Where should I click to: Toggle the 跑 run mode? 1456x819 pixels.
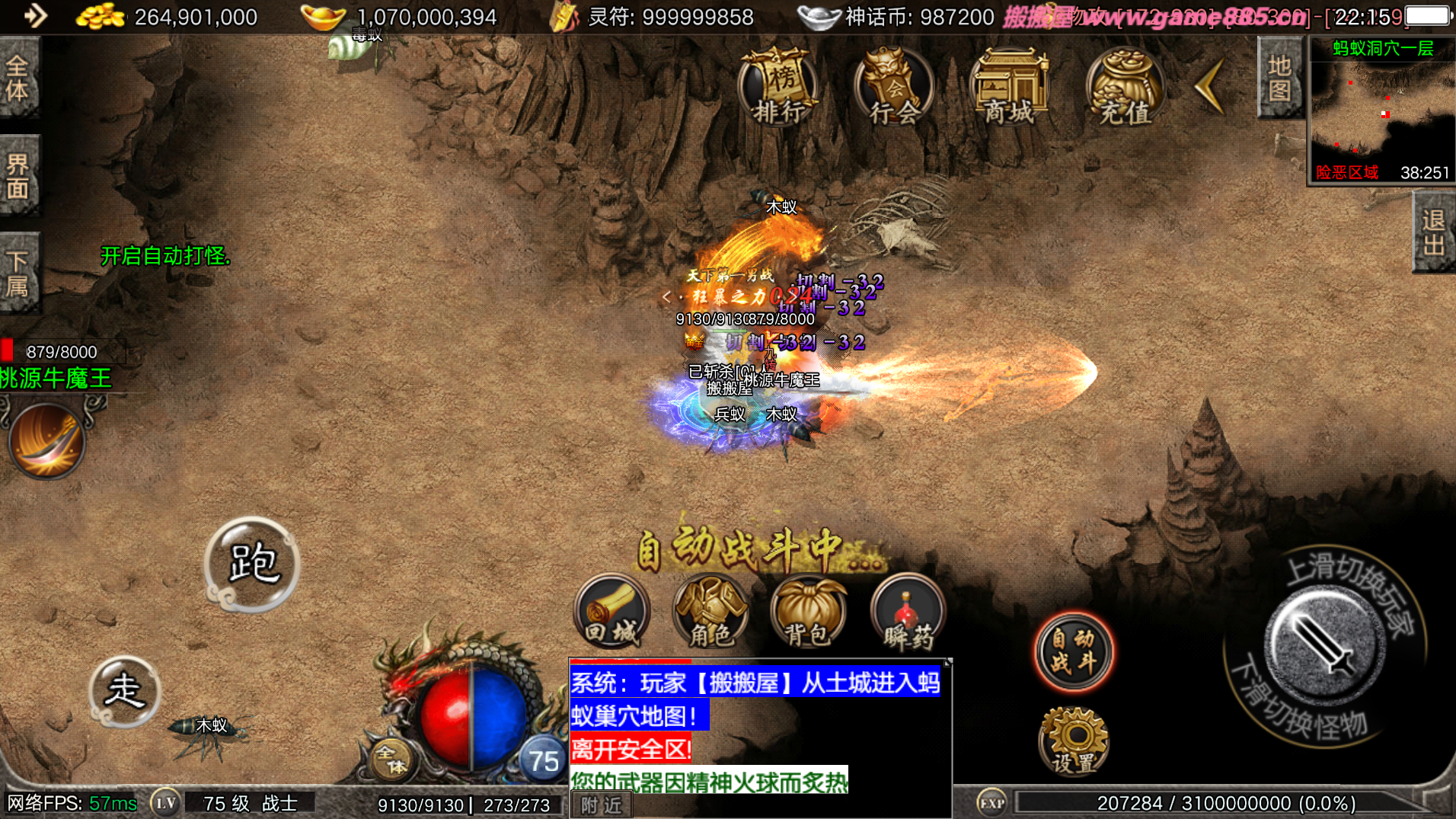click(252, 565)
